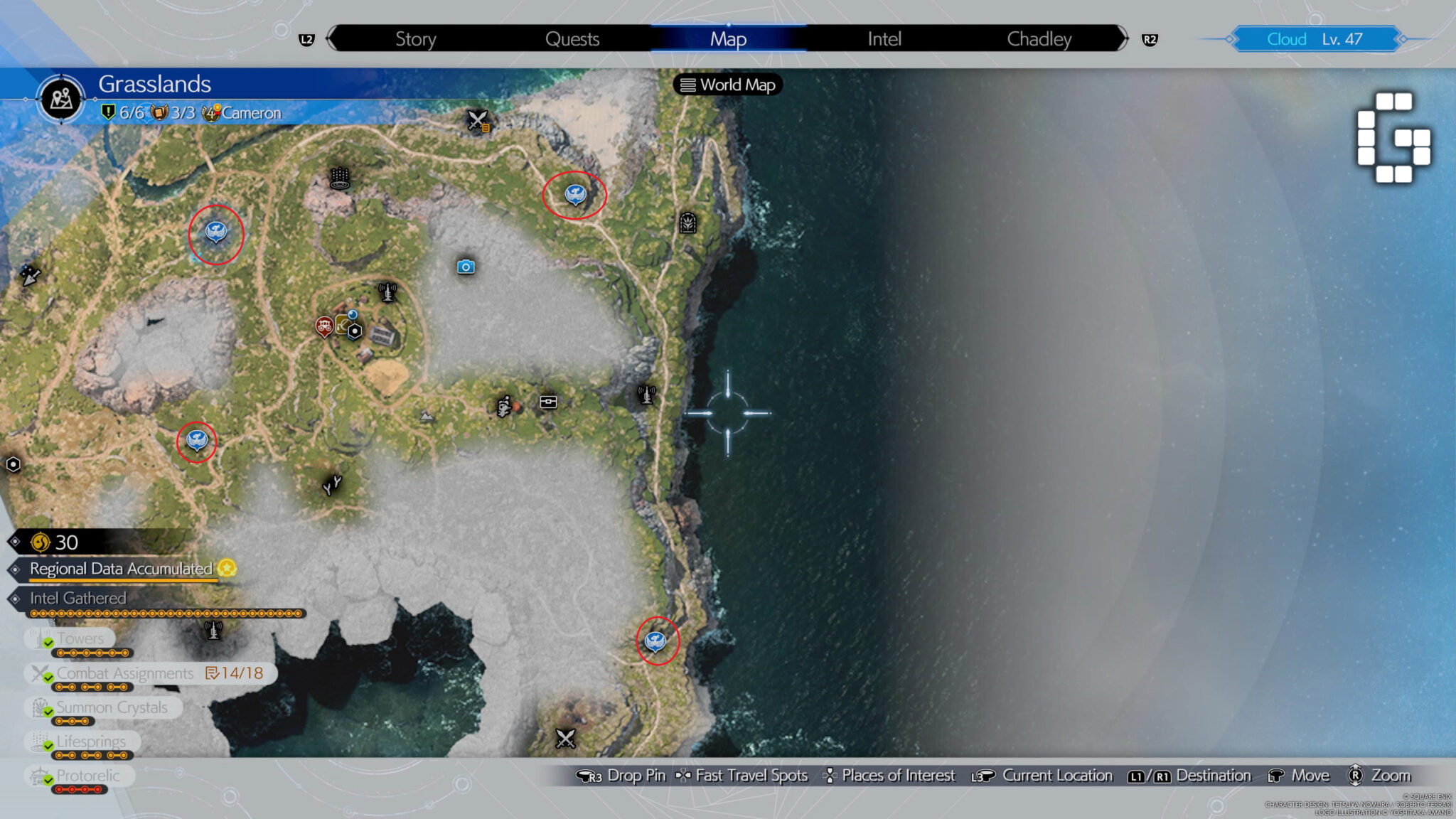Click the summon crystal icon on the east coast
Screen dimensions: 1456x819
click(687, 223)
